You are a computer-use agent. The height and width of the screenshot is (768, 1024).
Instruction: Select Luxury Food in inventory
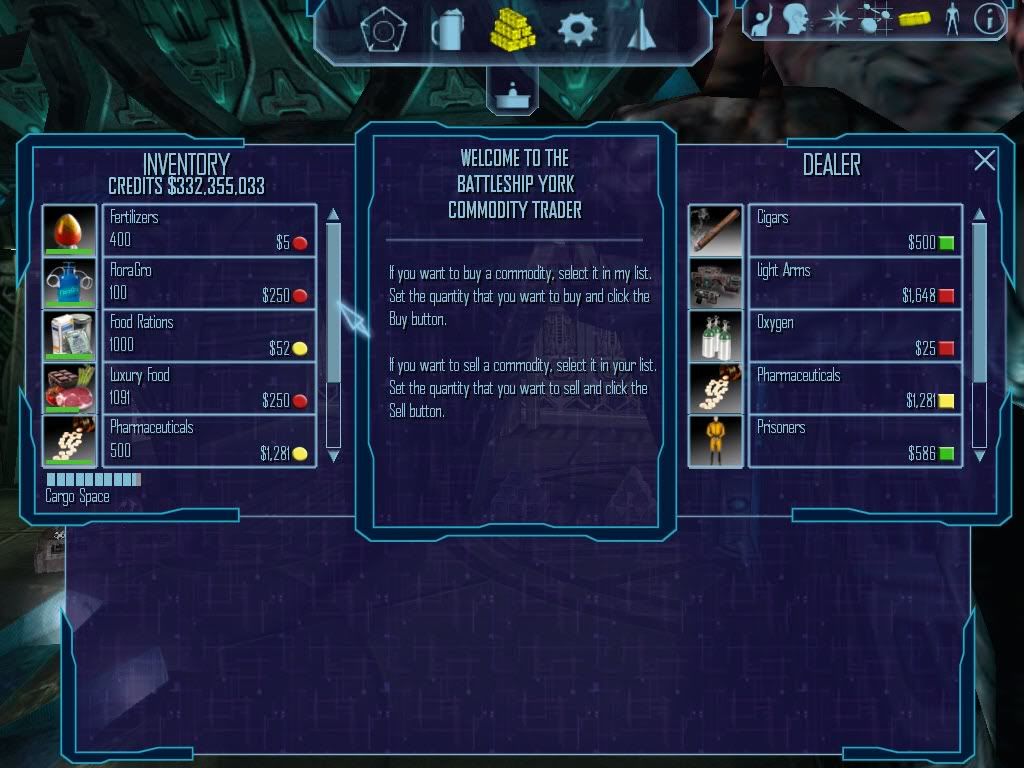tap(209, 388)
